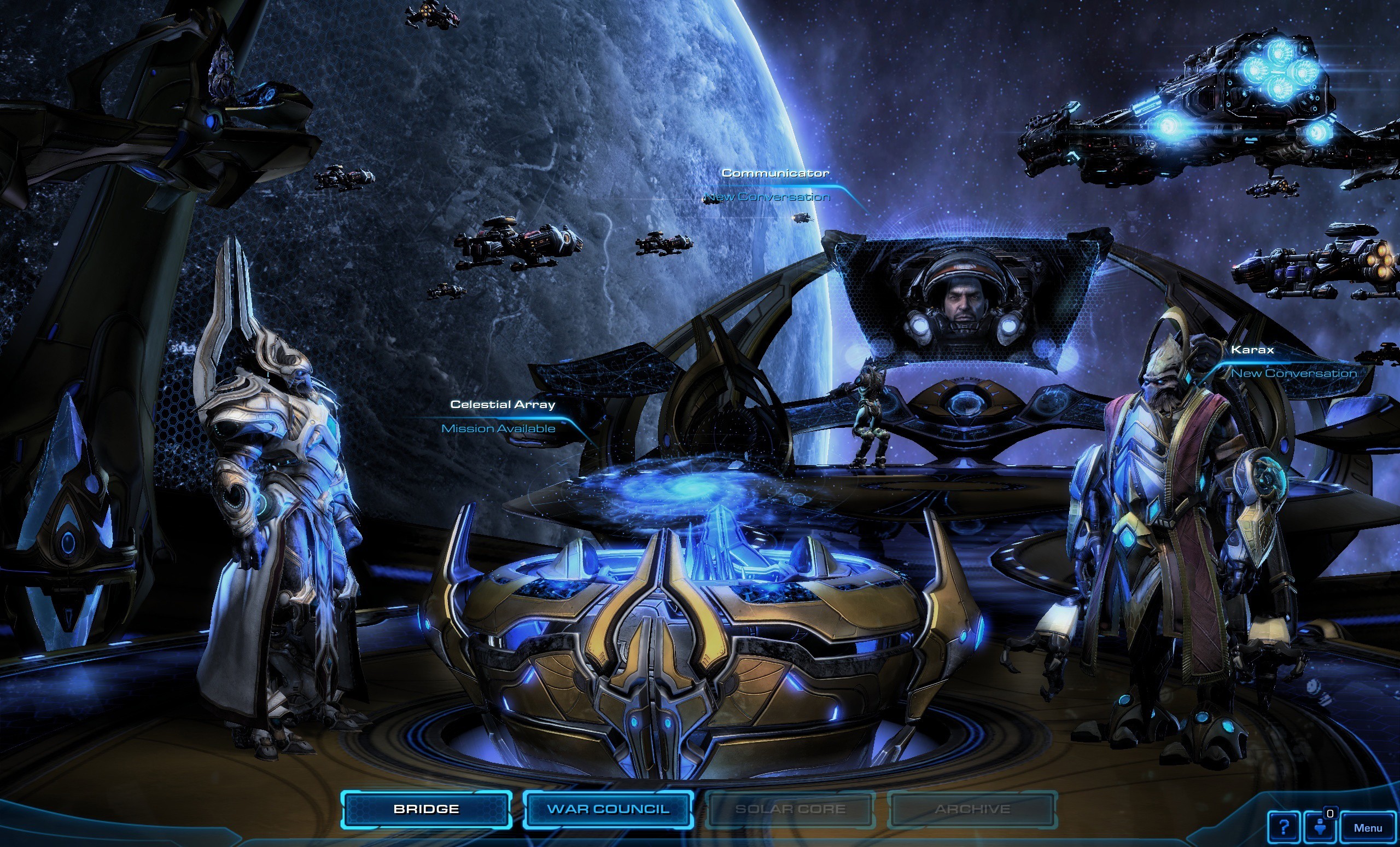The image size is (1400, 847).
Task: Switch to the Bridge tab
Action: (427, 808)
